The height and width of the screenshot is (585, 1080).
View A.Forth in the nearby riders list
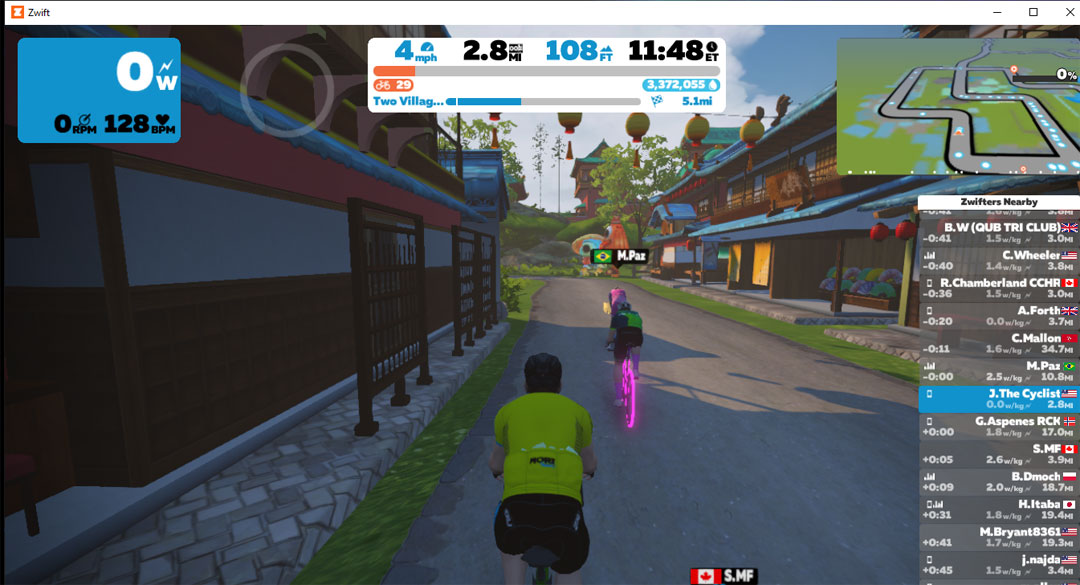point(998,316)
